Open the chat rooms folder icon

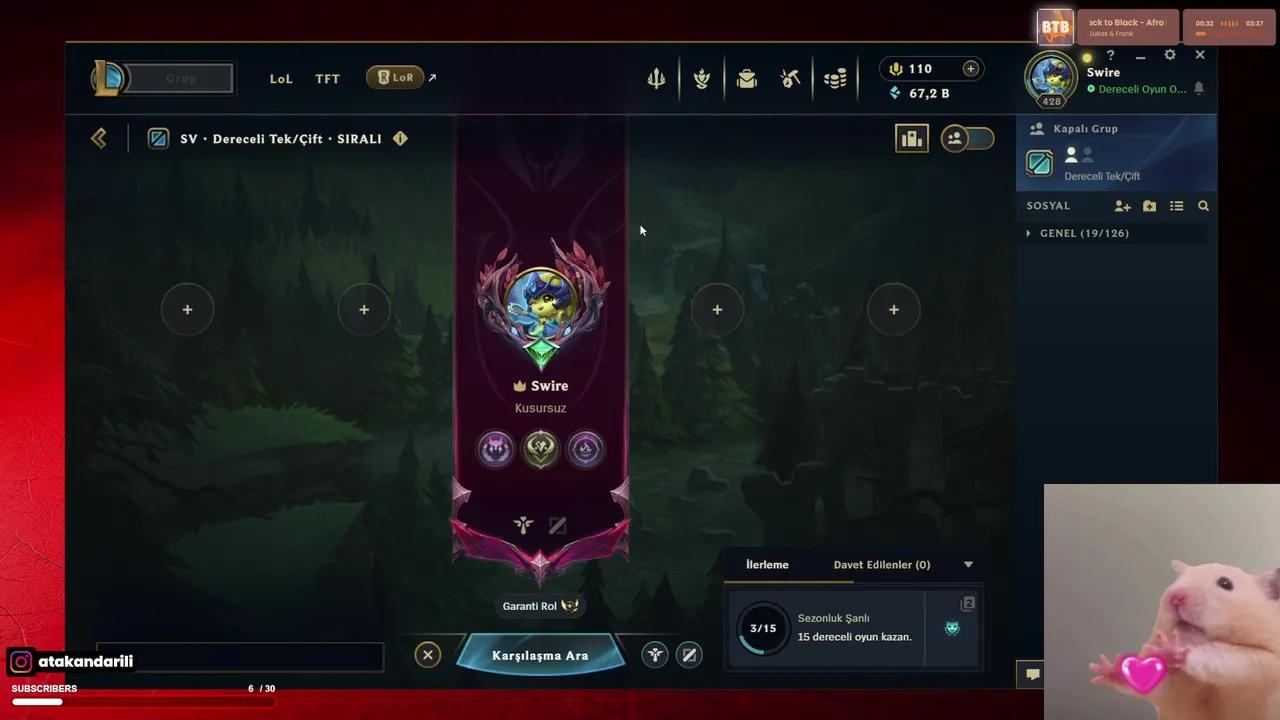(x=1149, y=205)
